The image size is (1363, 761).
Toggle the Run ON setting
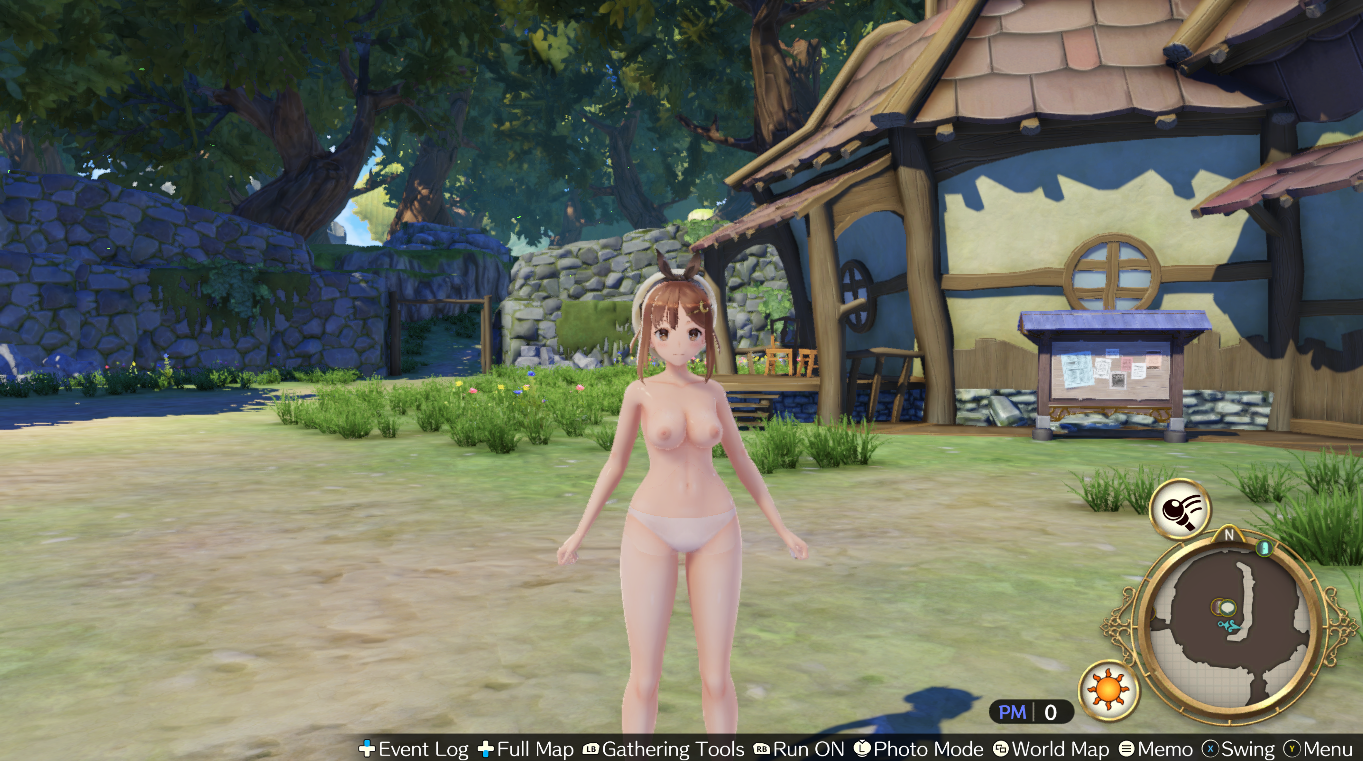pyautogui.click(x=799, y=749)
